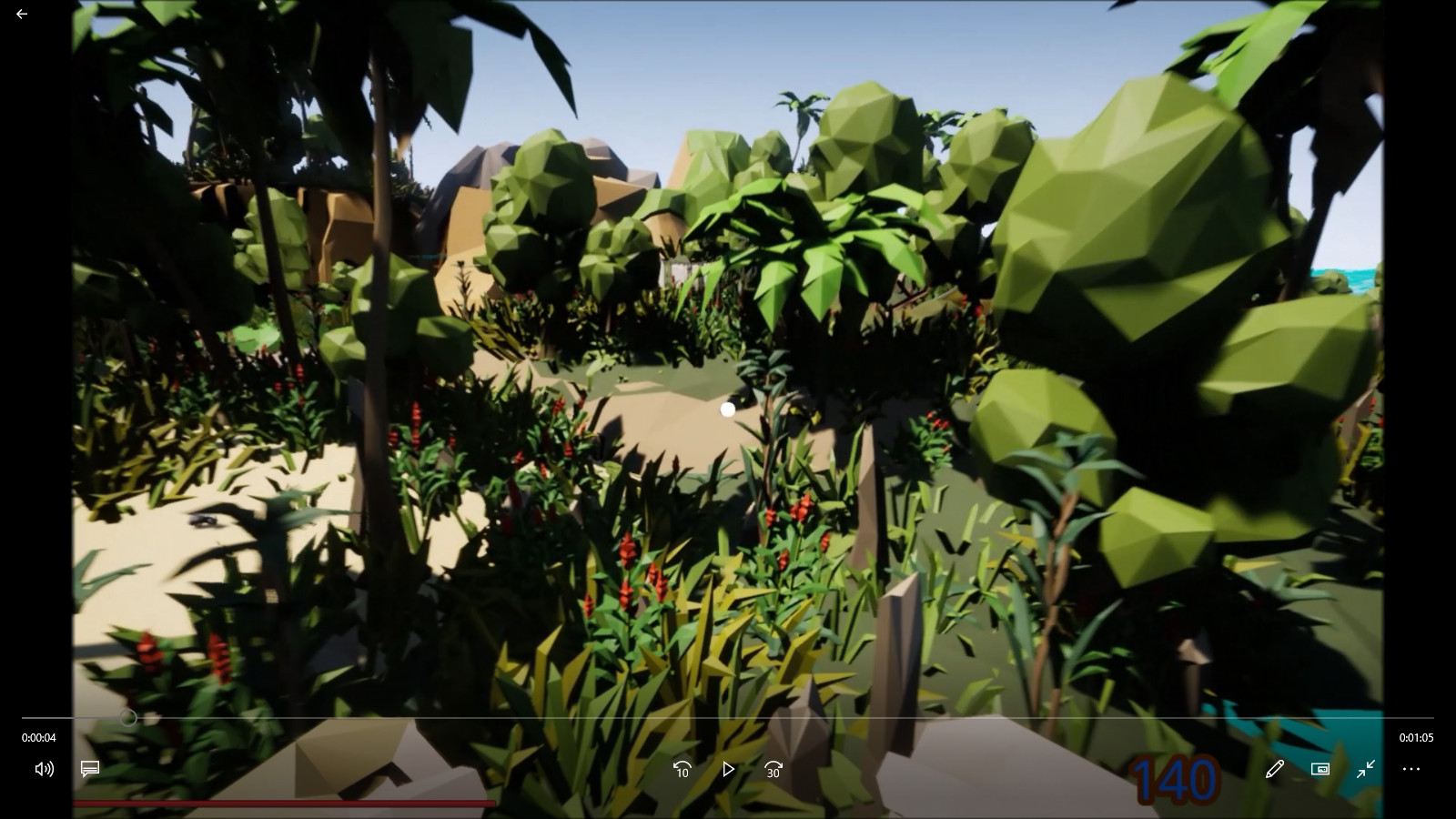This screenshot has height=819, width=1456.
Task: Click midway along the seek bar to jump ahead
Action: tap(728, 718)
